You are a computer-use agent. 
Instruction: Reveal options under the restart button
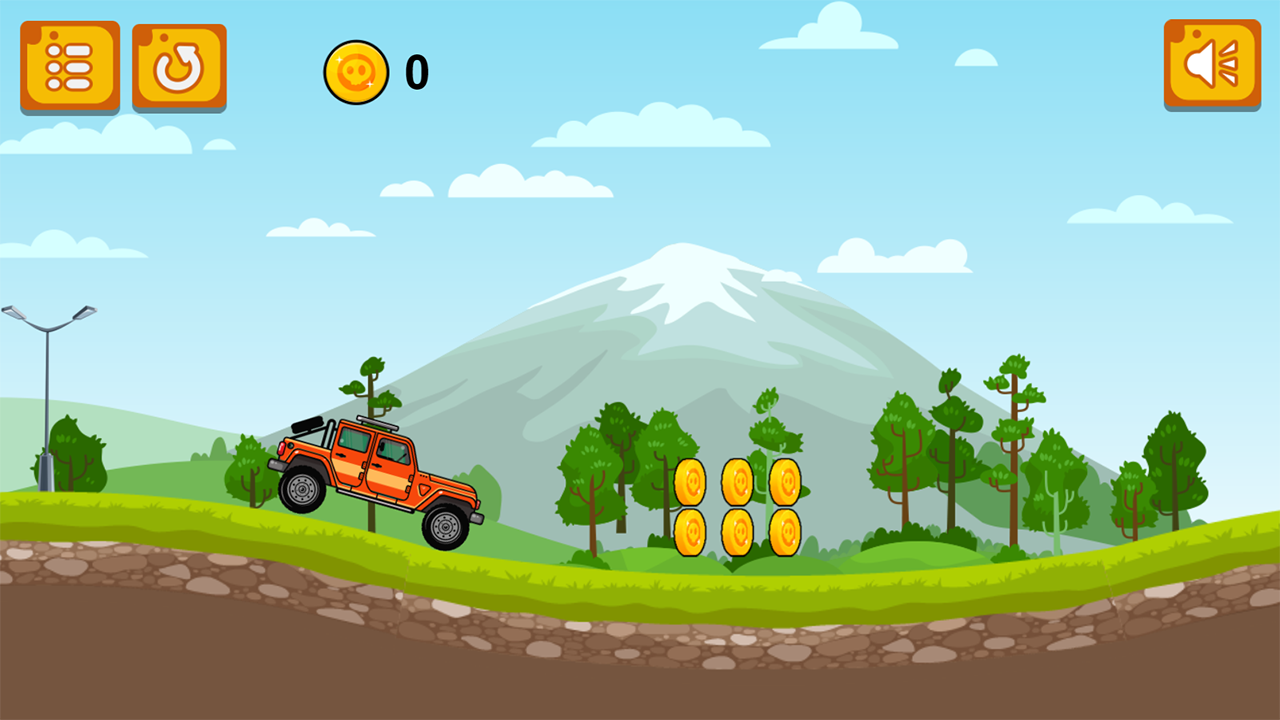coord(177,66)
